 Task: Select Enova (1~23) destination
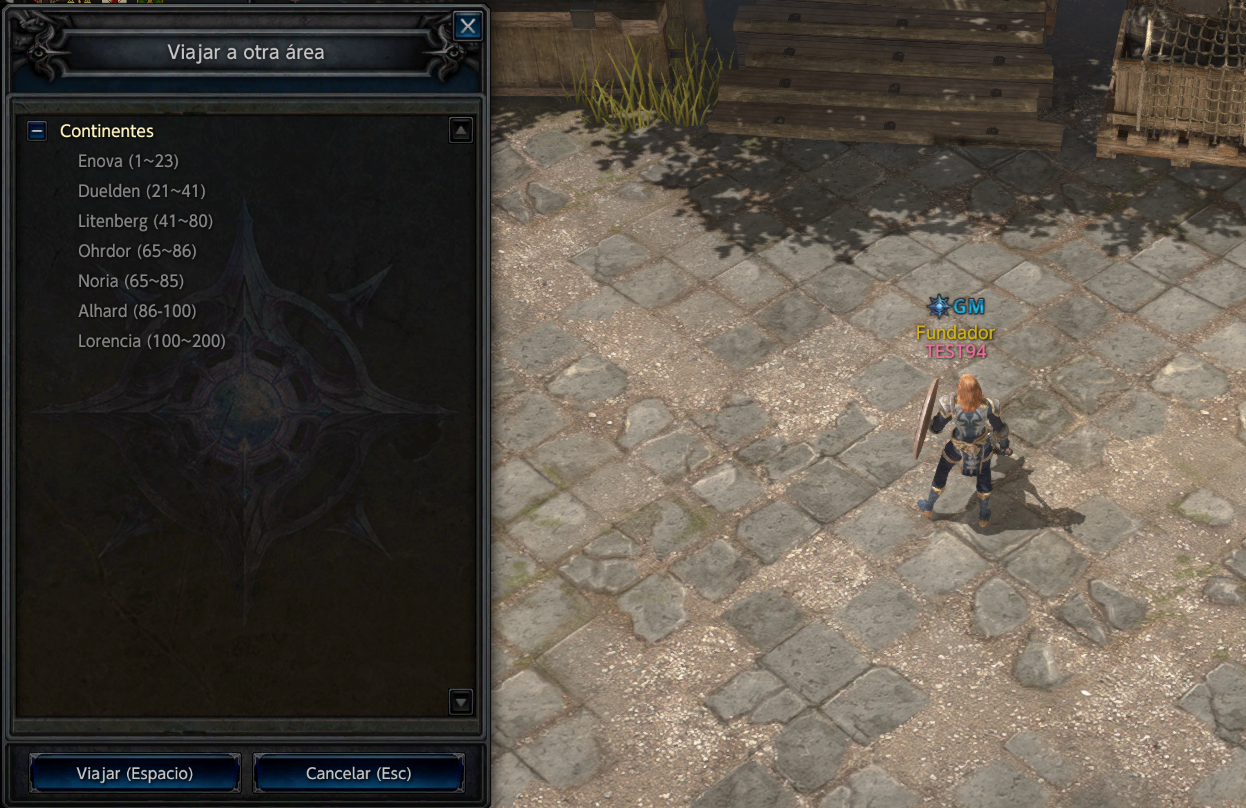tap(128, 161)
